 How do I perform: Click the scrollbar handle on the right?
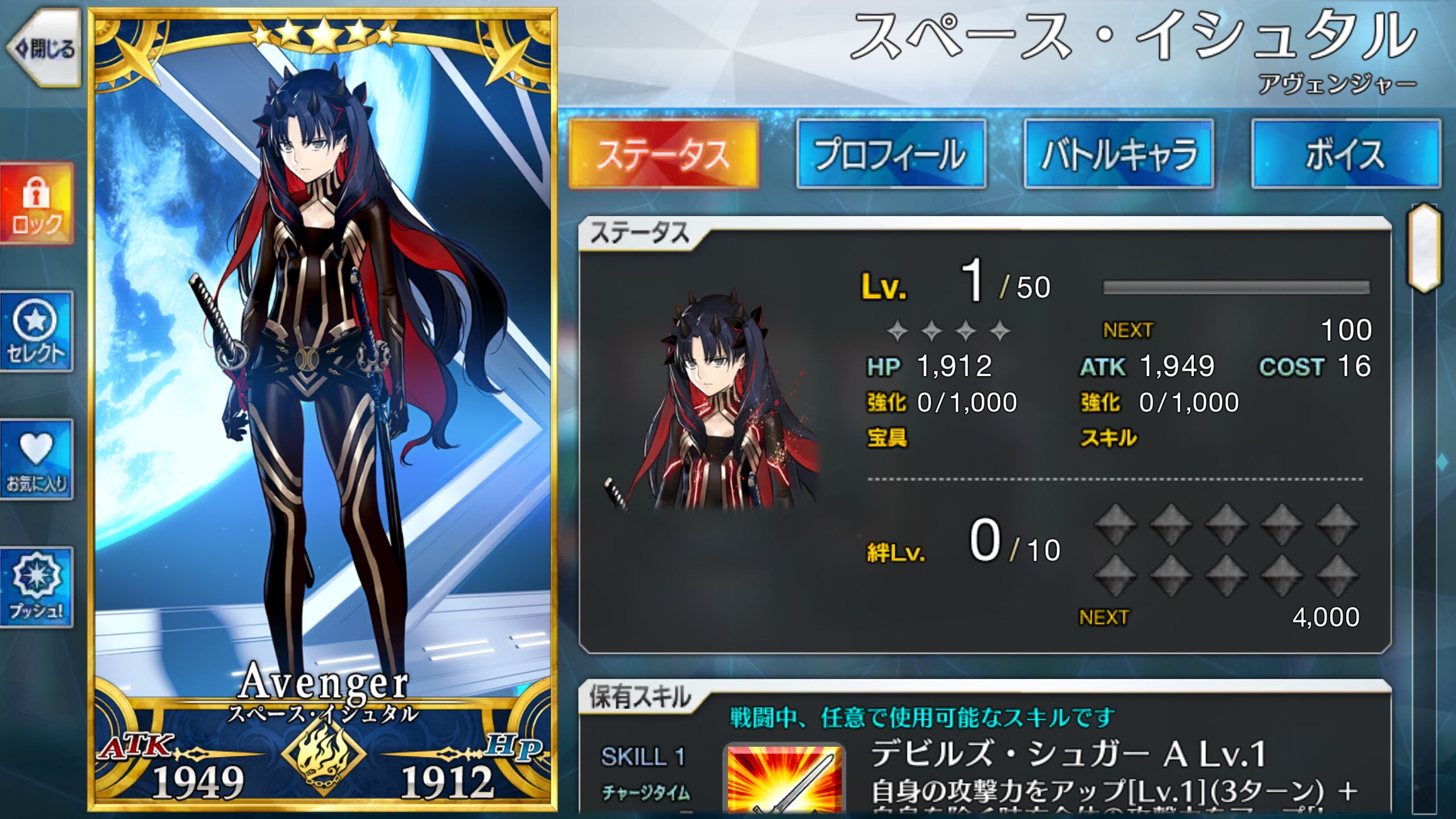(1424, 247)
